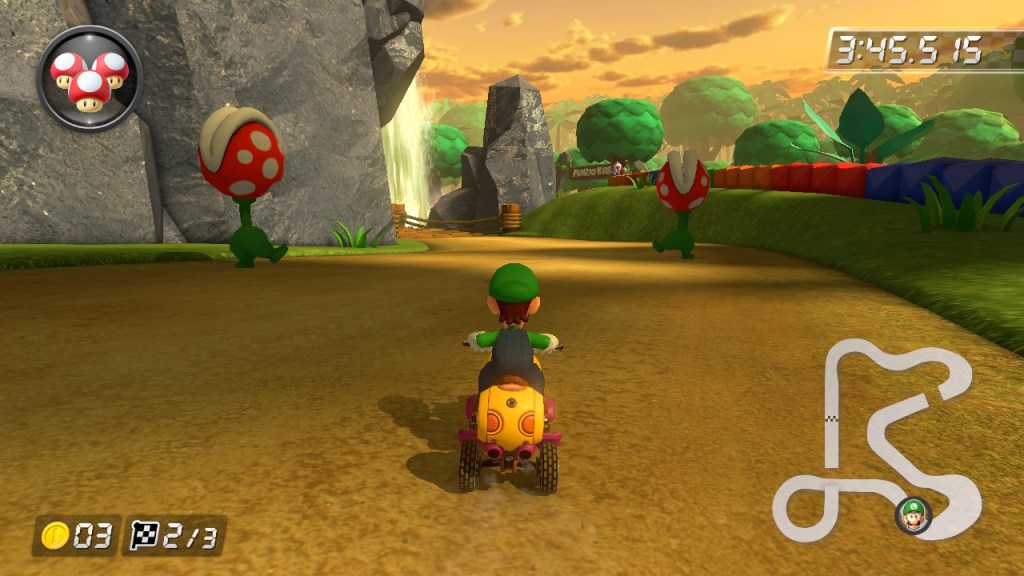Select Luigi's marker on the minimap
The image size is (1024, 576).
[x=912, y=515]
